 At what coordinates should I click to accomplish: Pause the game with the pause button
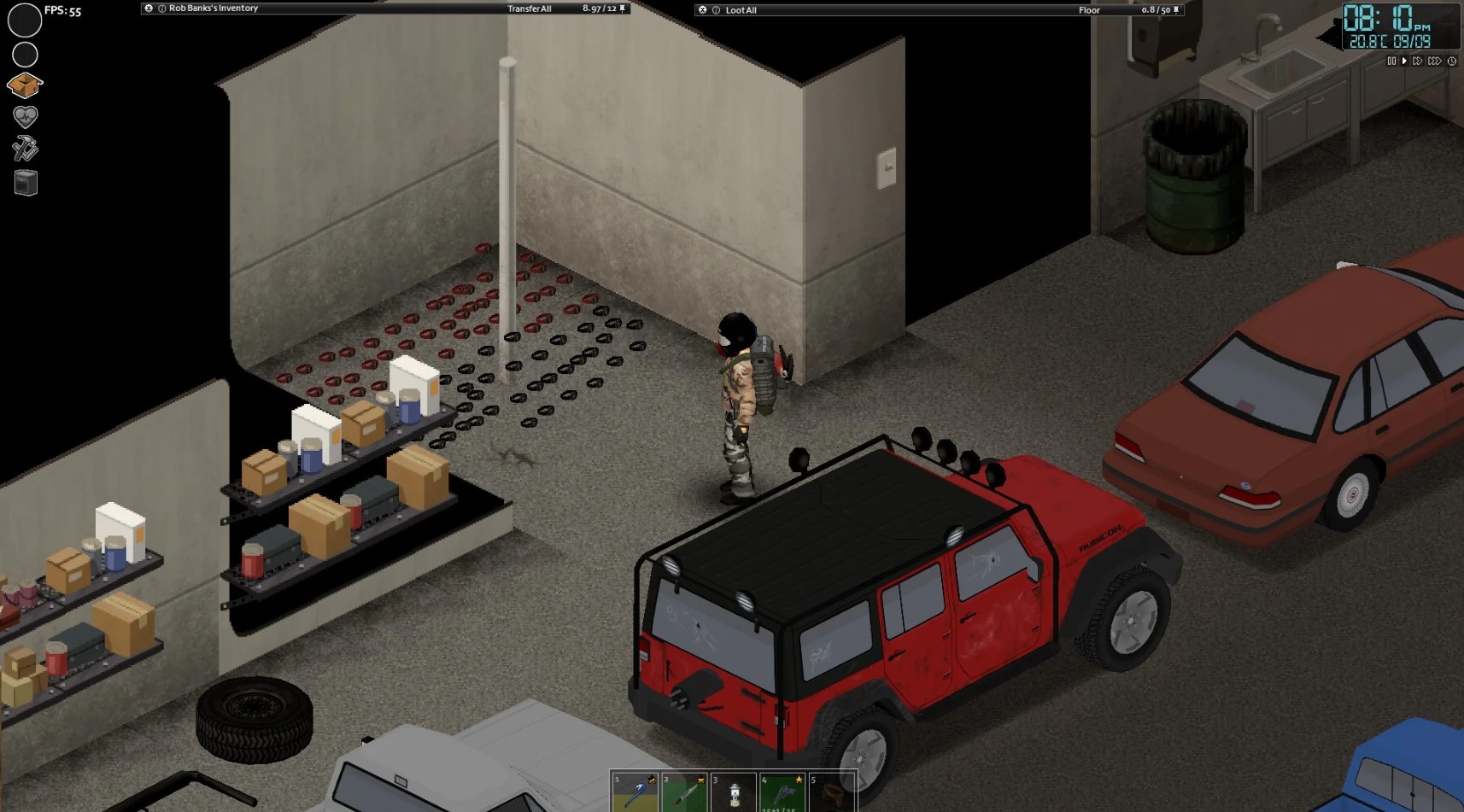coord(1392,61)
